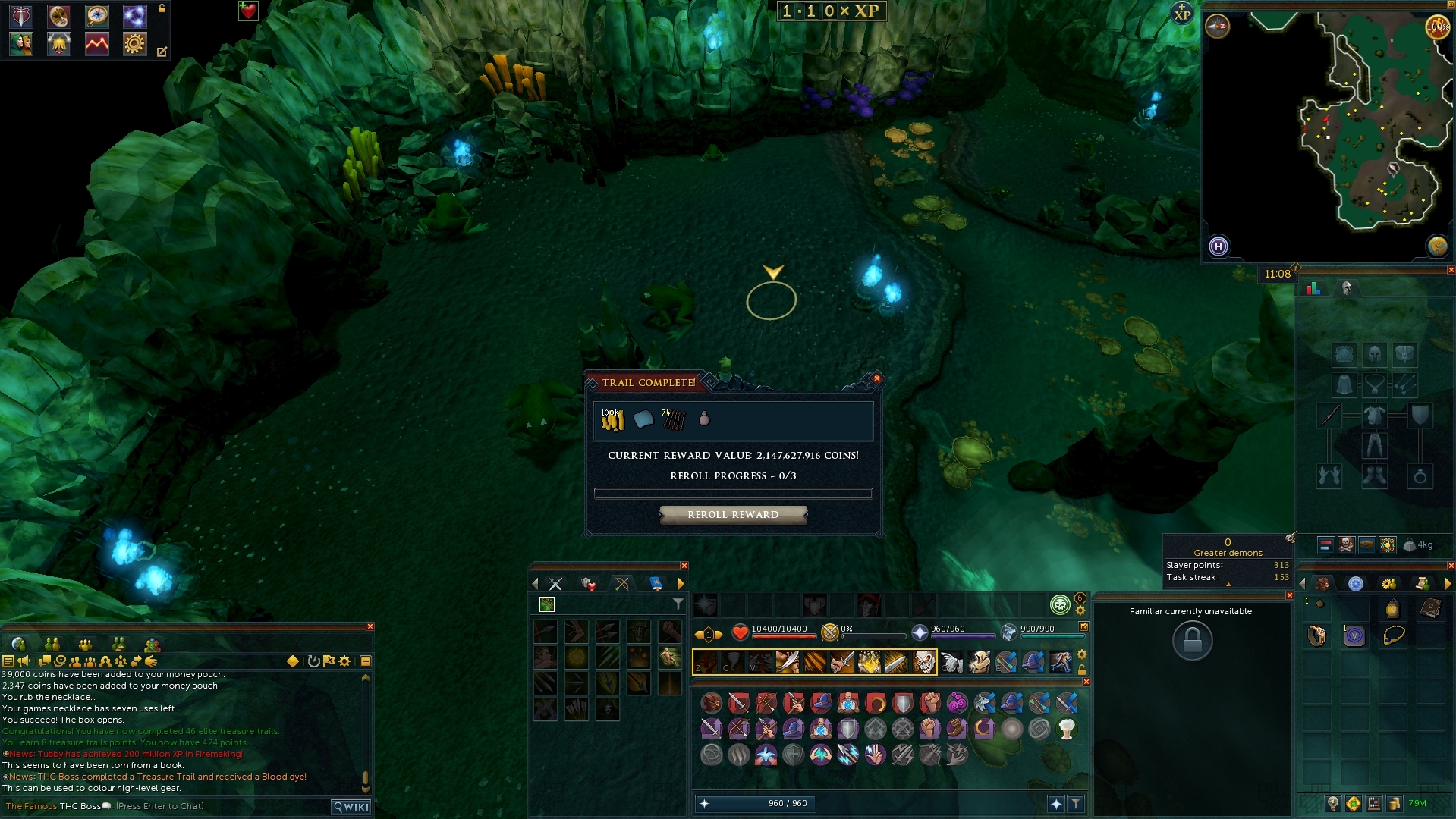The height and width of the screenshot is (819, 1456).
Task: Open the Hero mask icon in the ribbon
Action: (58, 15)
